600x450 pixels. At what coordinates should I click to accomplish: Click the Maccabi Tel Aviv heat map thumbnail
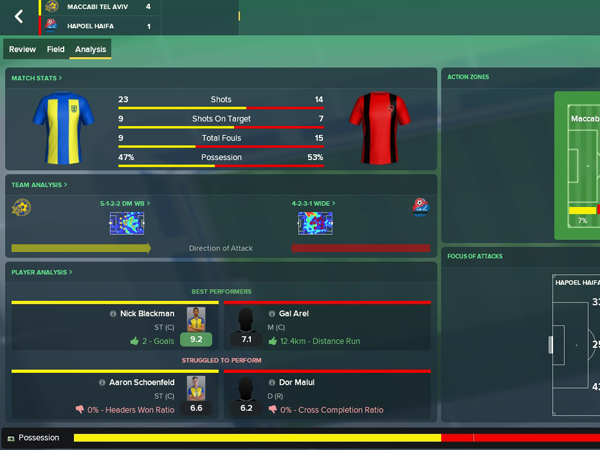point(128,223)
